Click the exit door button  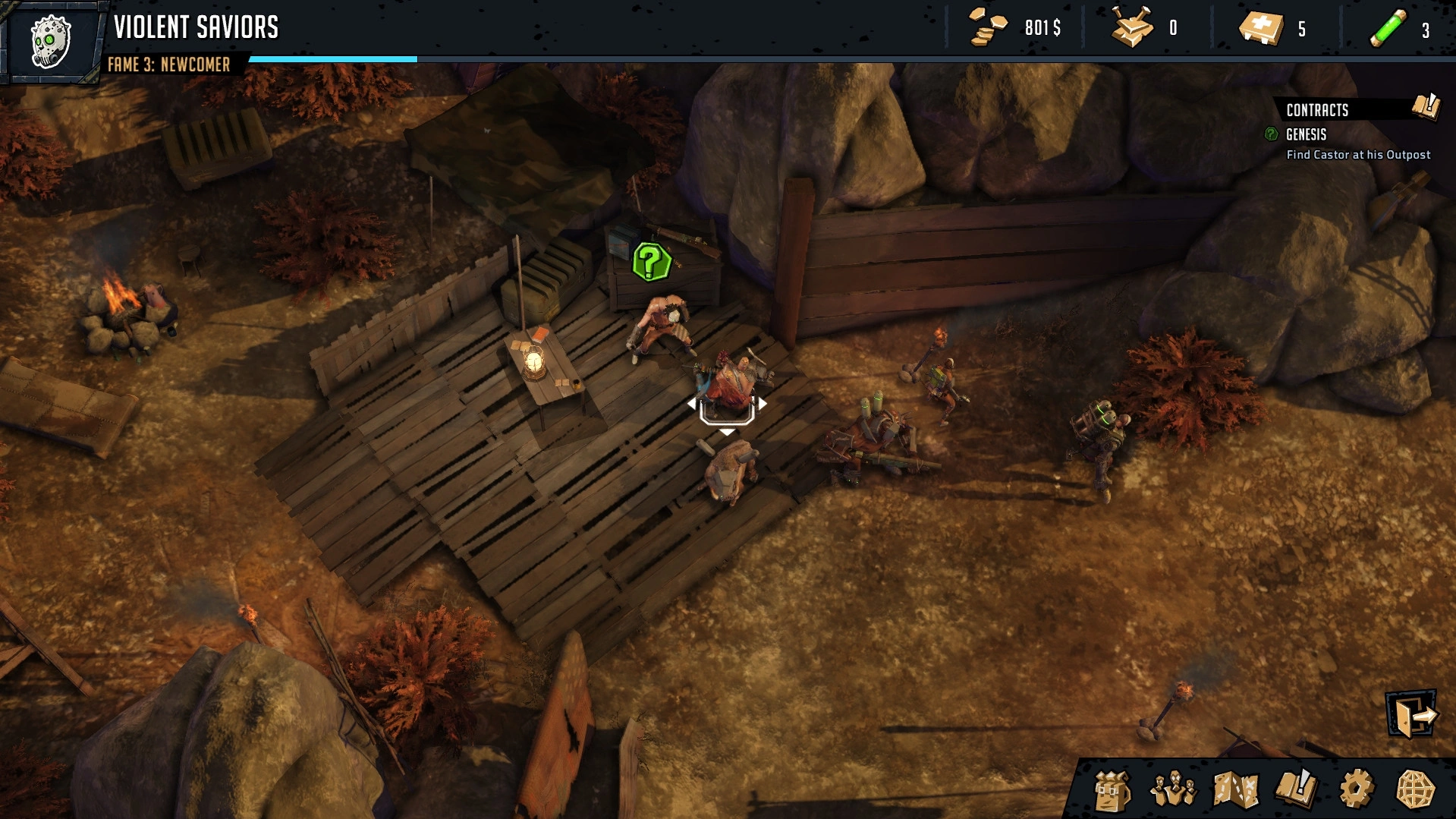coord(1412,713)
